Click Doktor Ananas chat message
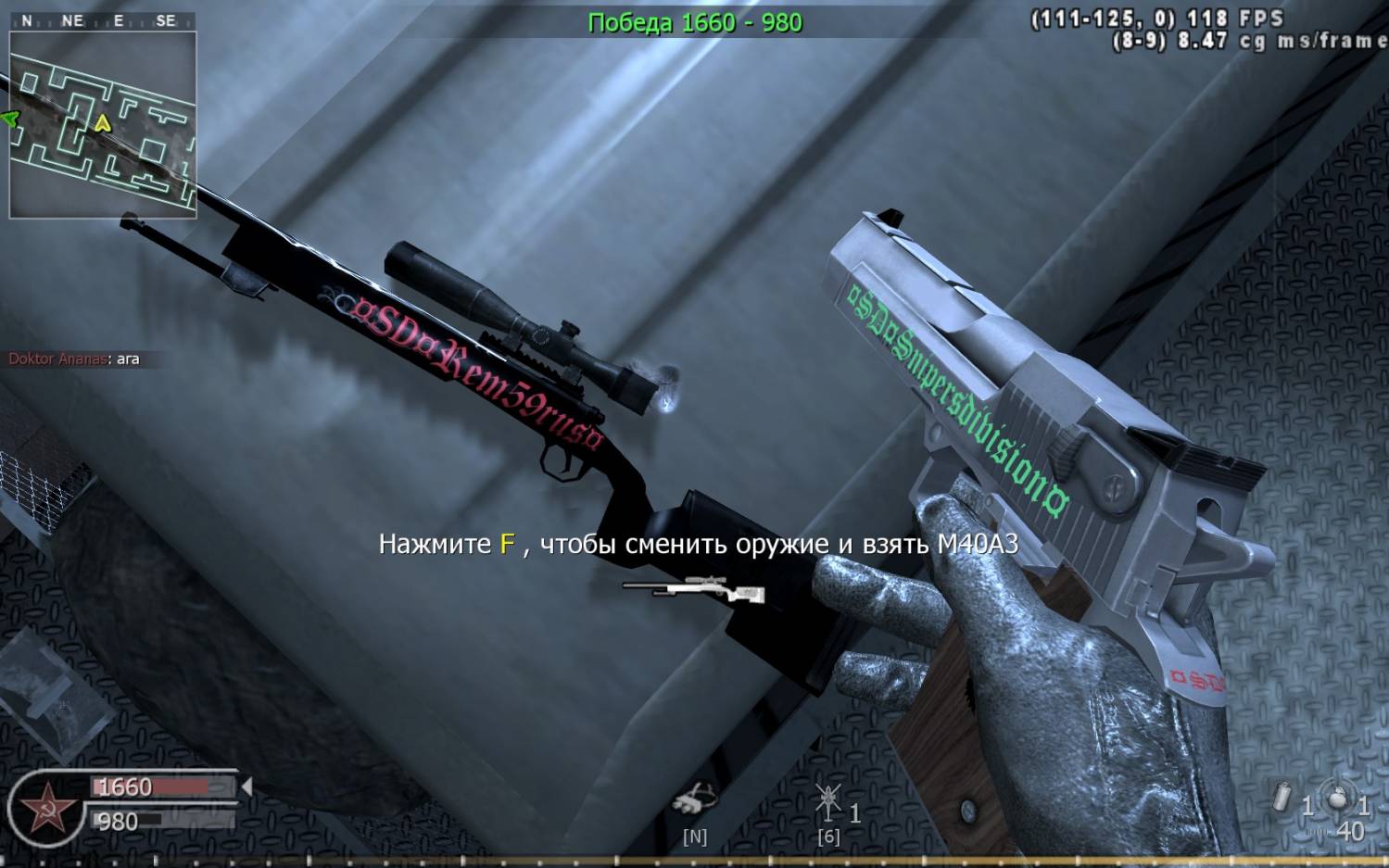1389x868 pixels. (74, 359)
